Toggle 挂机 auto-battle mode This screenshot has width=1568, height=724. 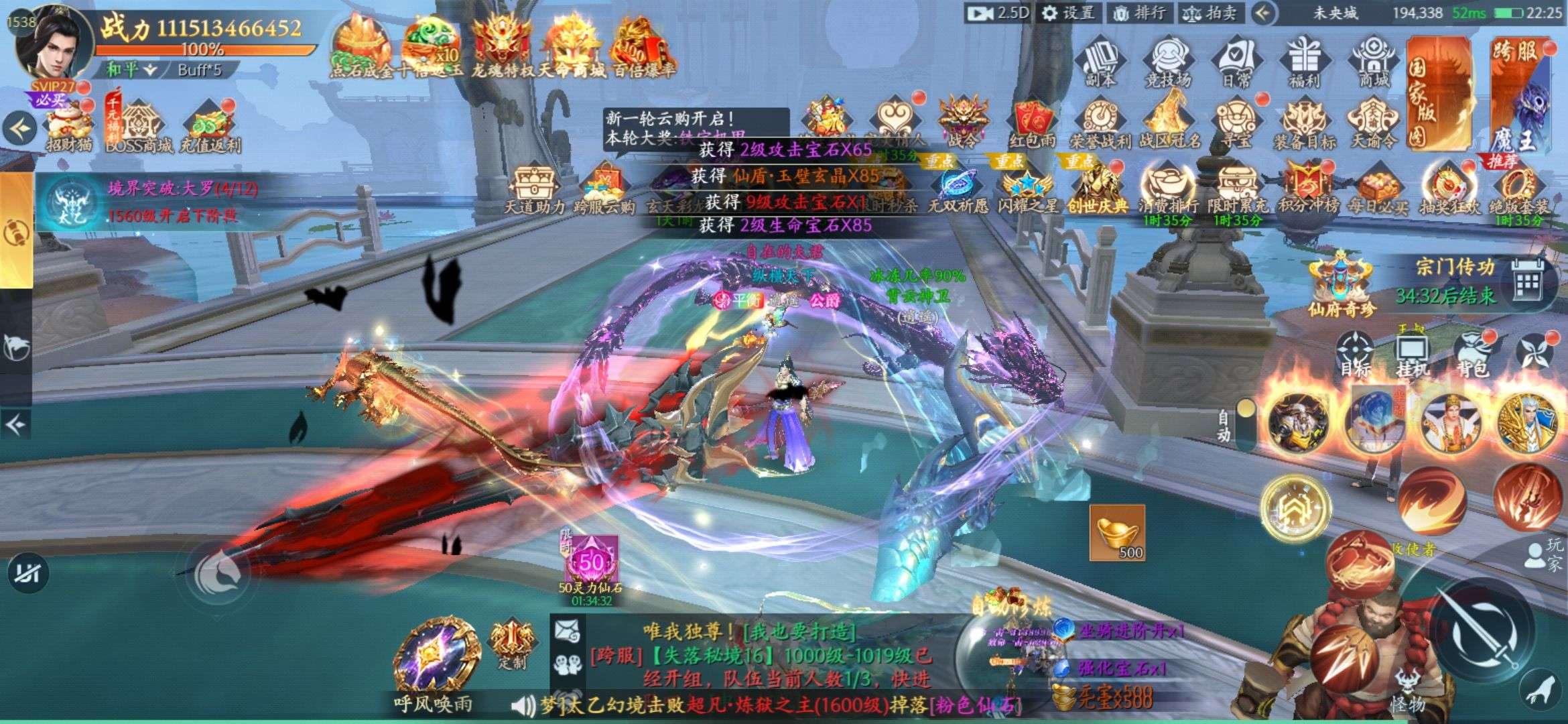[1413, 355]
